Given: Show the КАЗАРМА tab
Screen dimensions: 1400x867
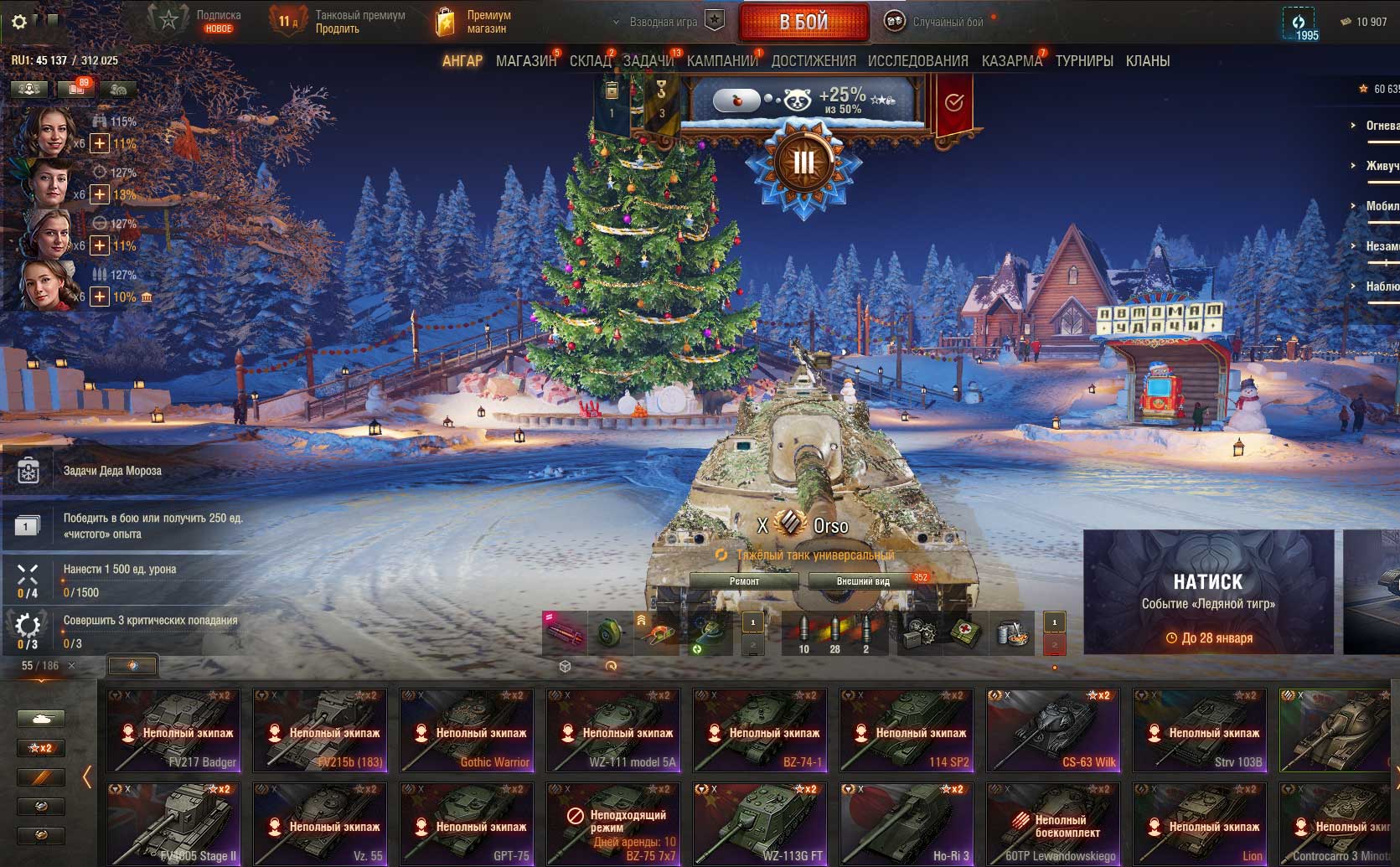Looking at the screenshot, I should coord(1011,61).
